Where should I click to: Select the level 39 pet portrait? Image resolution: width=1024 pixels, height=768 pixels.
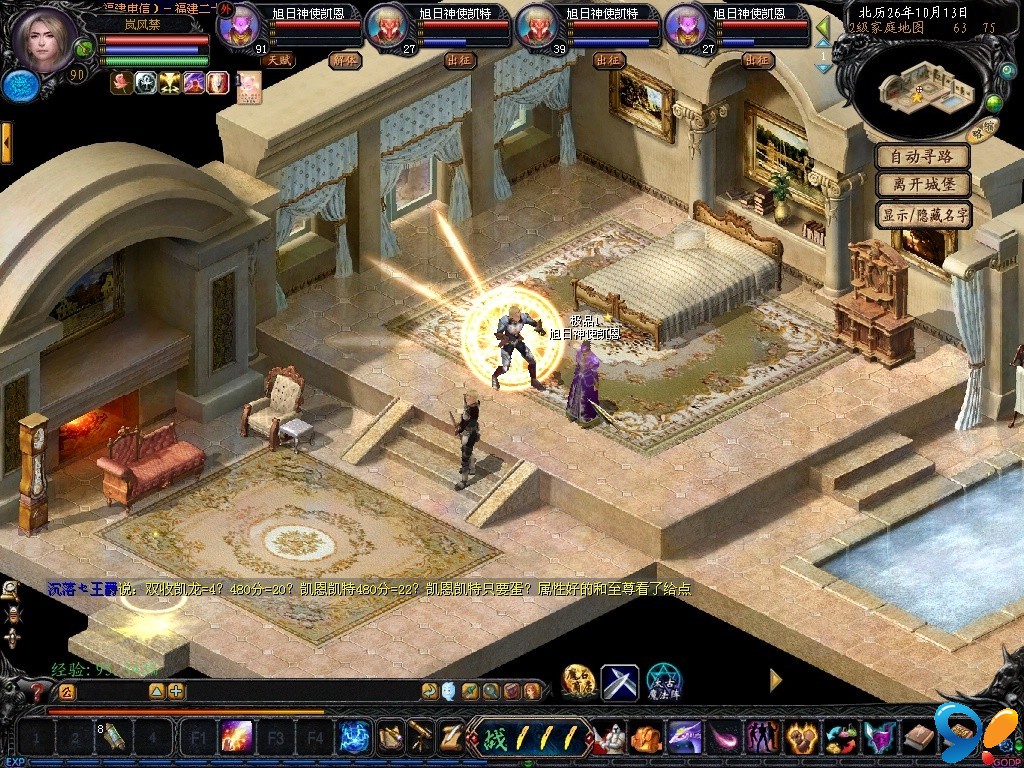click(x=536, y=27)
